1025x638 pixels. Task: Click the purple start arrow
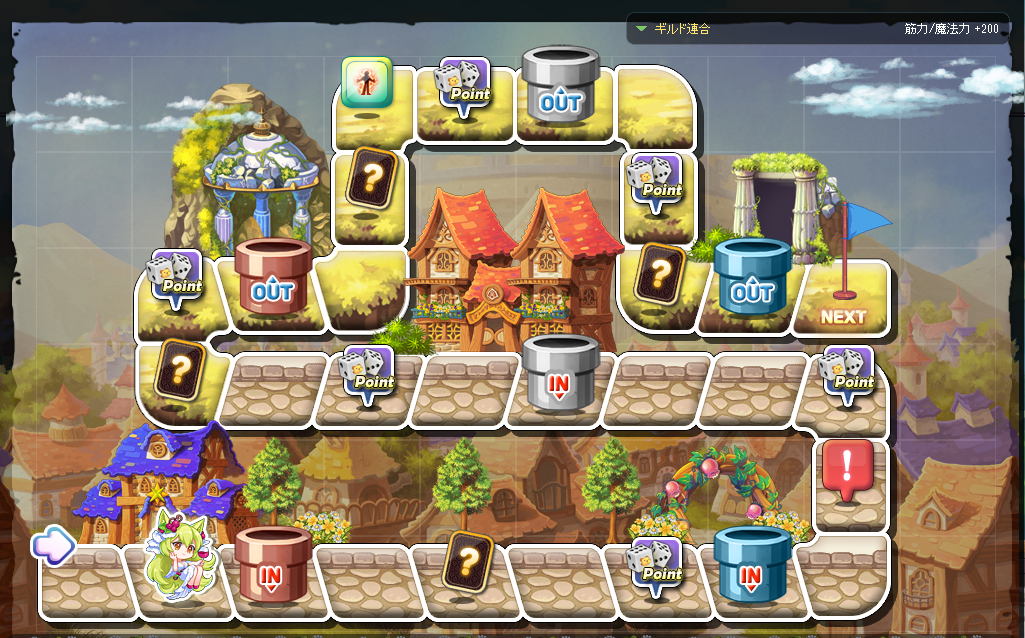point(52,546)
